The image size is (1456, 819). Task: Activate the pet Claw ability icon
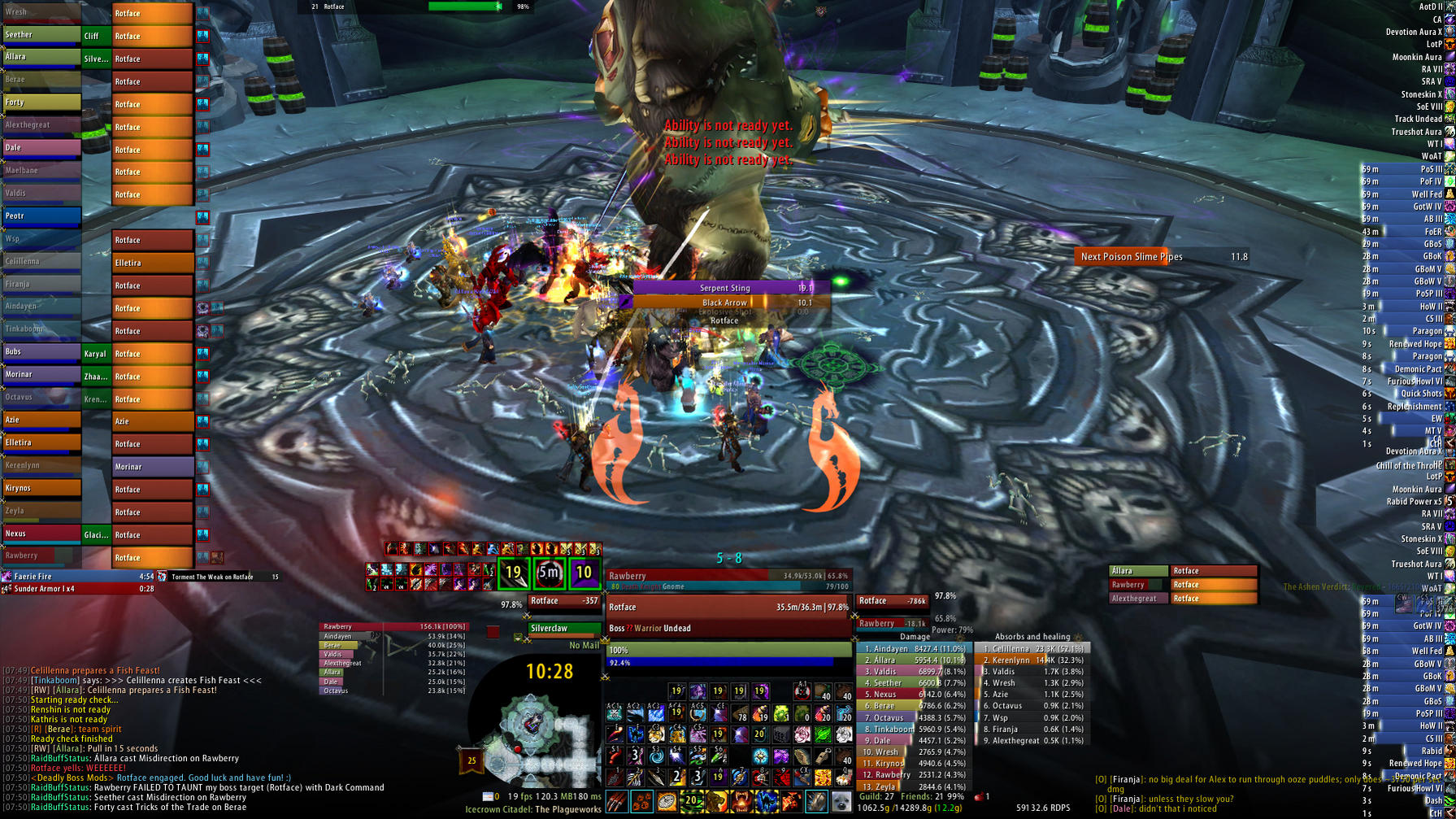pos(618,801)
